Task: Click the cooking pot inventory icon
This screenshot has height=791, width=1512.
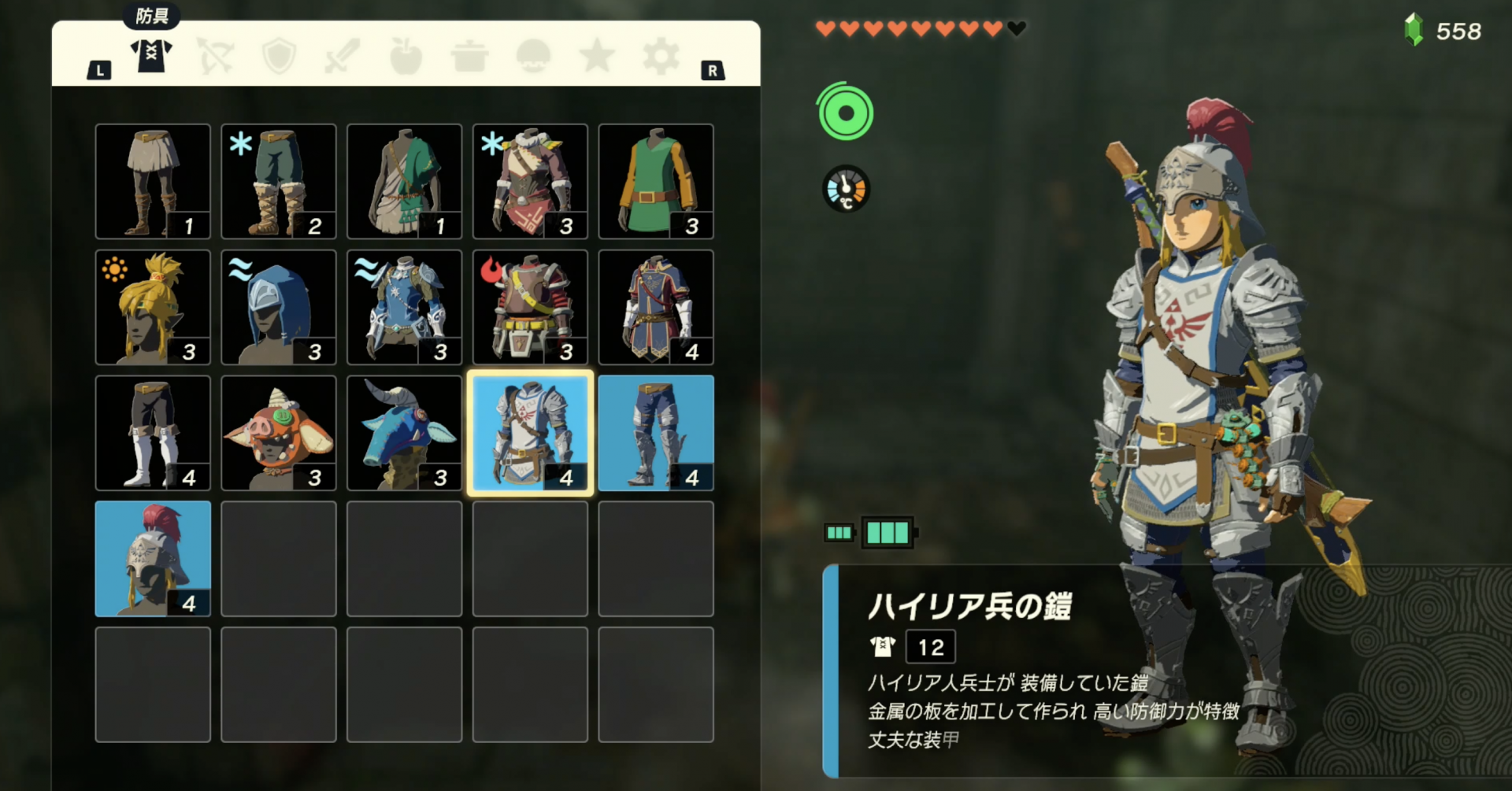Action: pos(469,55)
